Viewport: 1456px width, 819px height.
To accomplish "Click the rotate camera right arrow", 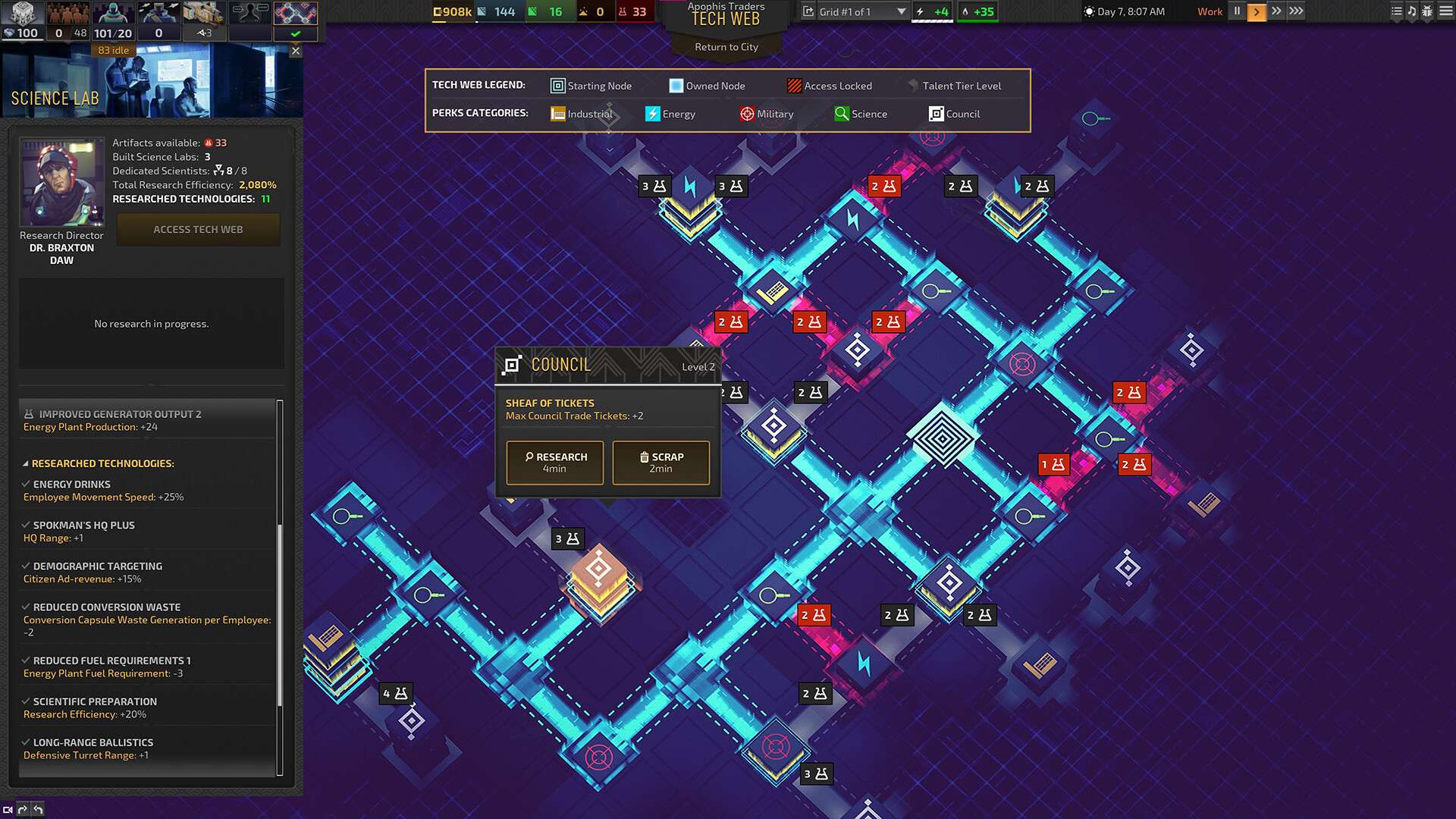I will [x=22, y=810].
